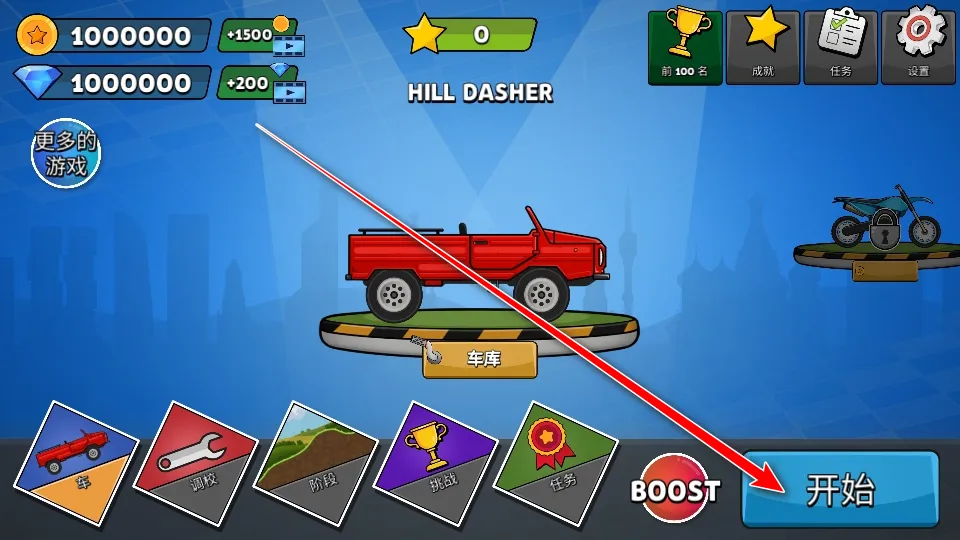Activate the red BOOST button

coord(676,490)
